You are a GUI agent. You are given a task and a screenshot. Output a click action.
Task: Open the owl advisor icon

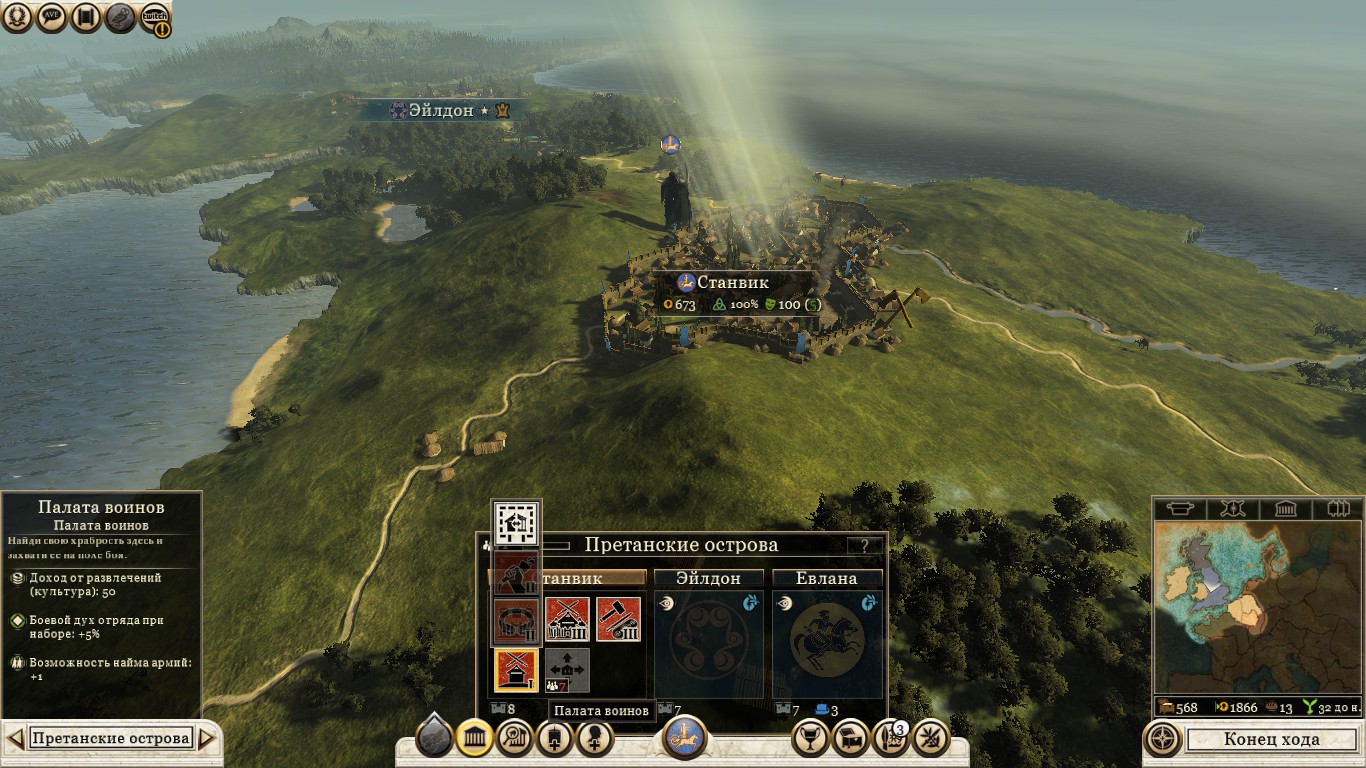120,17
